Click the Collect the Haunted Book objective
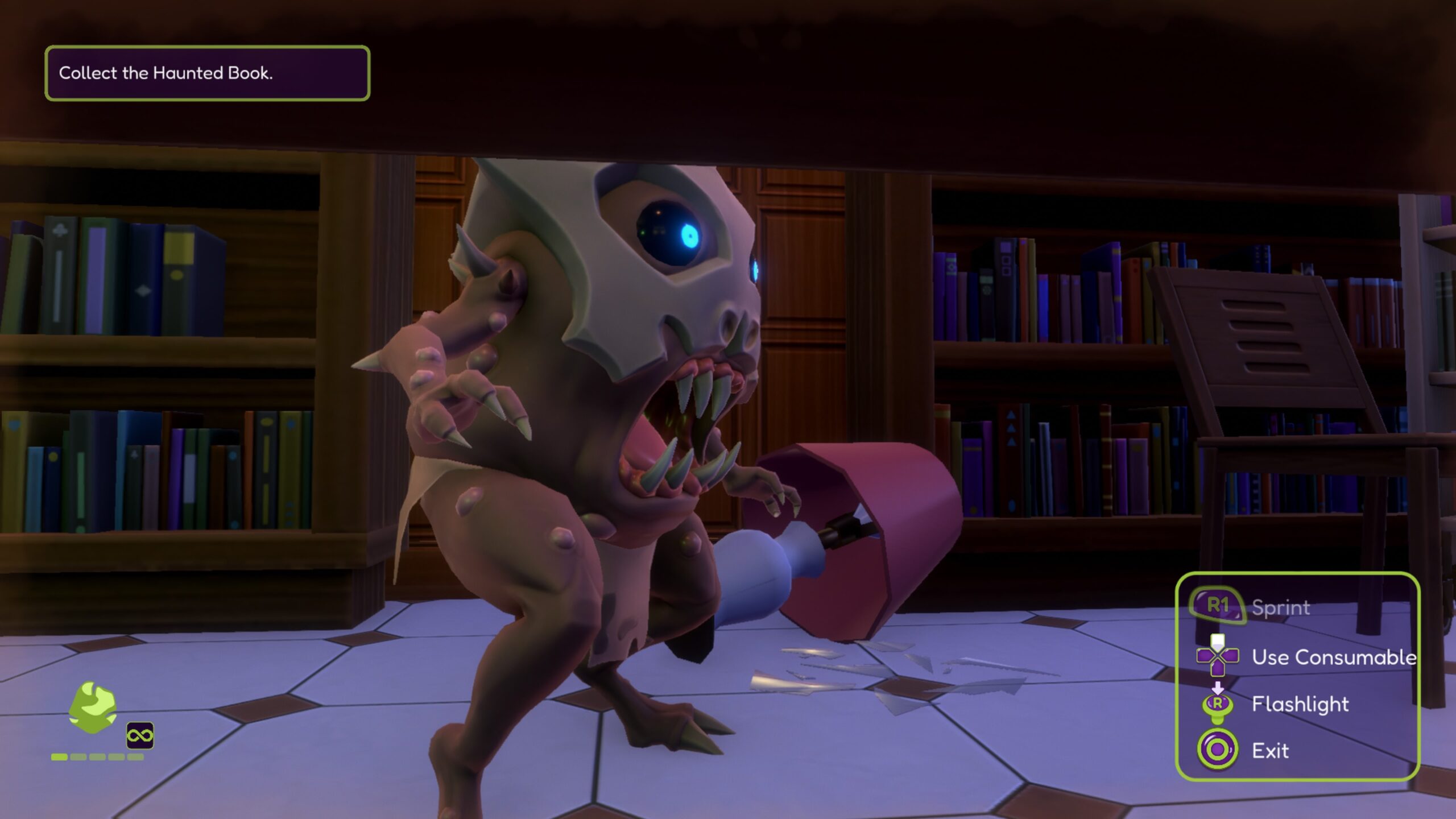 (207, 73)
